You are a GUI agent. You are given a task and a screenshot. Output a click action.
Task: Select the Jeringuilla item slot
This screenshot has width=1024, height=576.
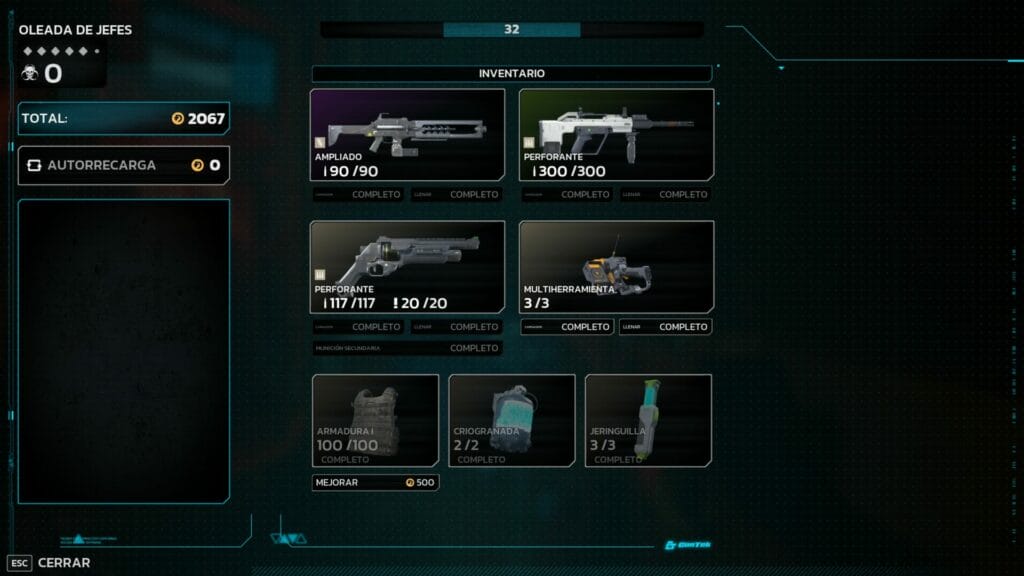[x=648, y=420]
